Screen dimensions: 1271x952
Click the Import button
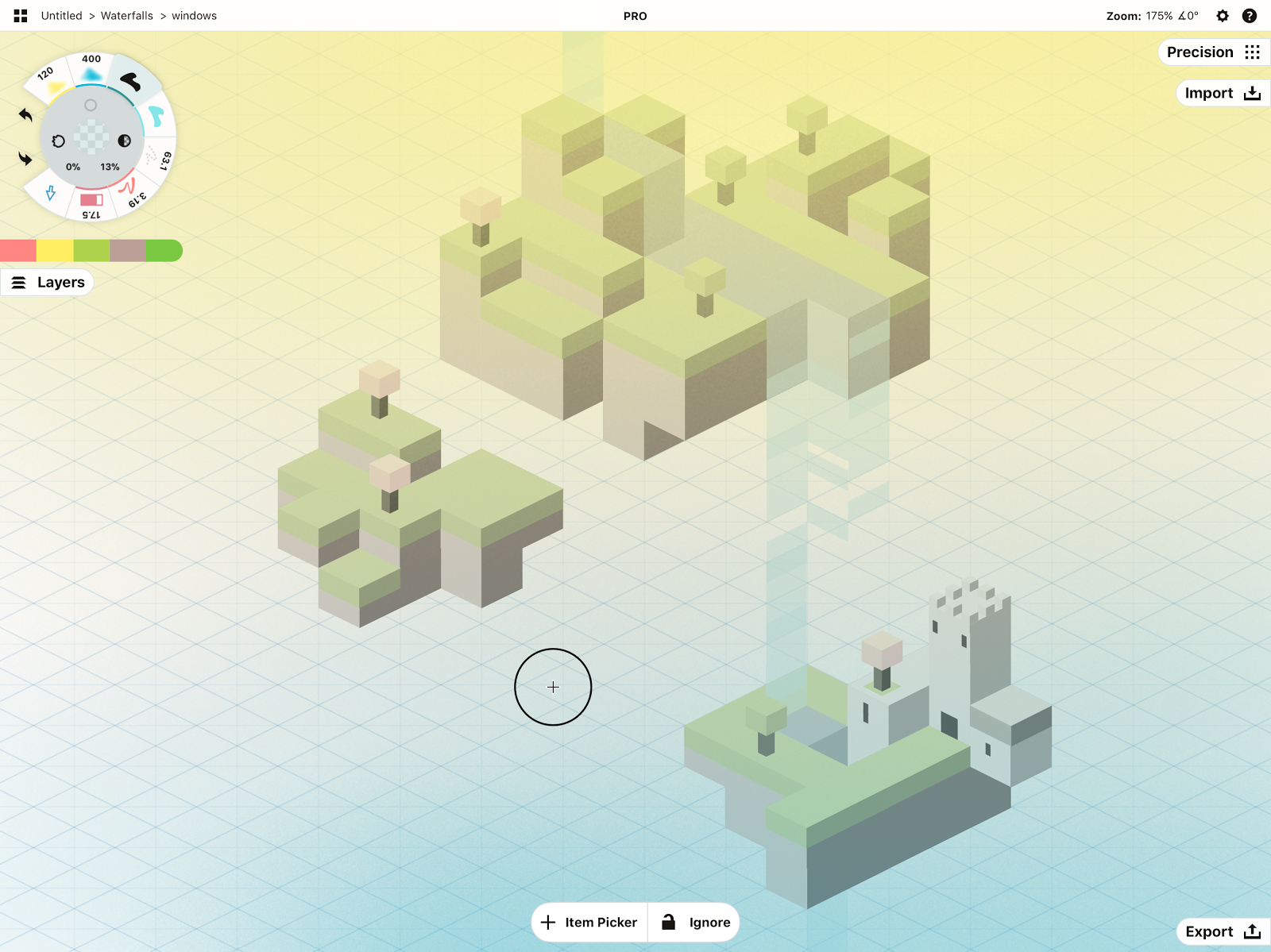click(1222, 94)
